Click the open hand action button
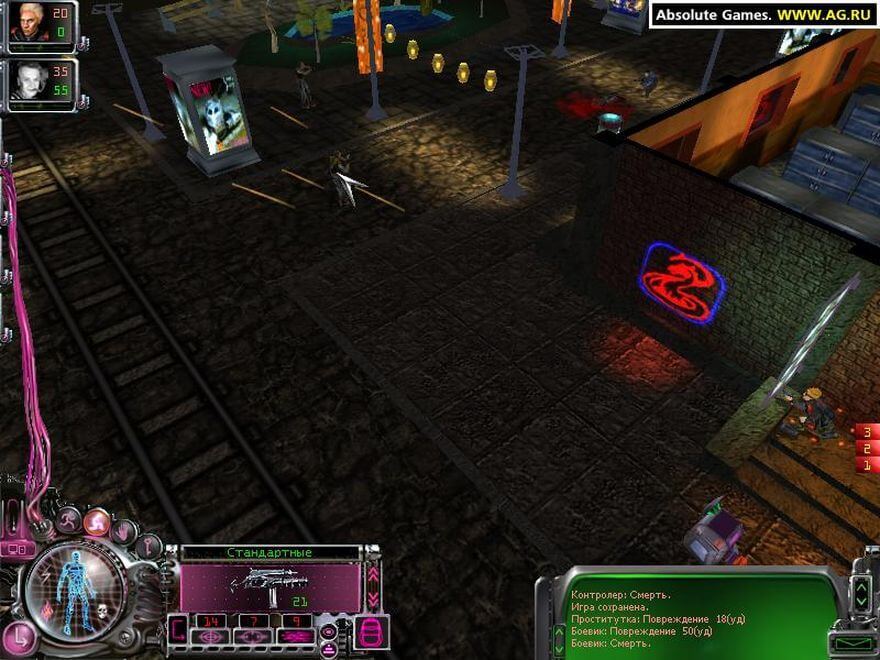 pos(125,530)
